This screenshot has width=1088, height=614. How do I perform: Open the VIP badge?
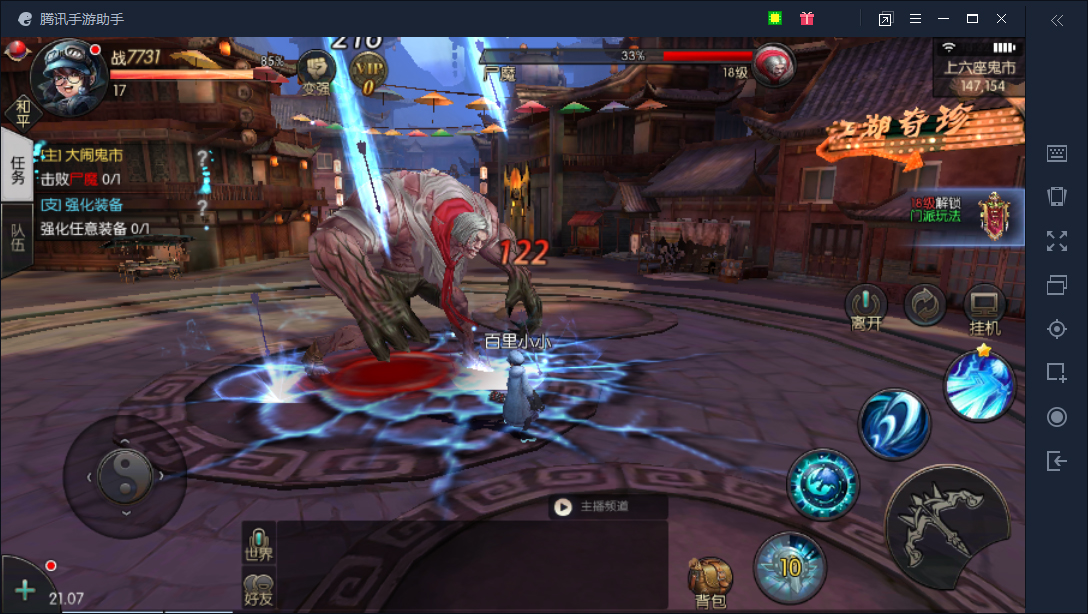pyautogui.click(x=367, y=73)
